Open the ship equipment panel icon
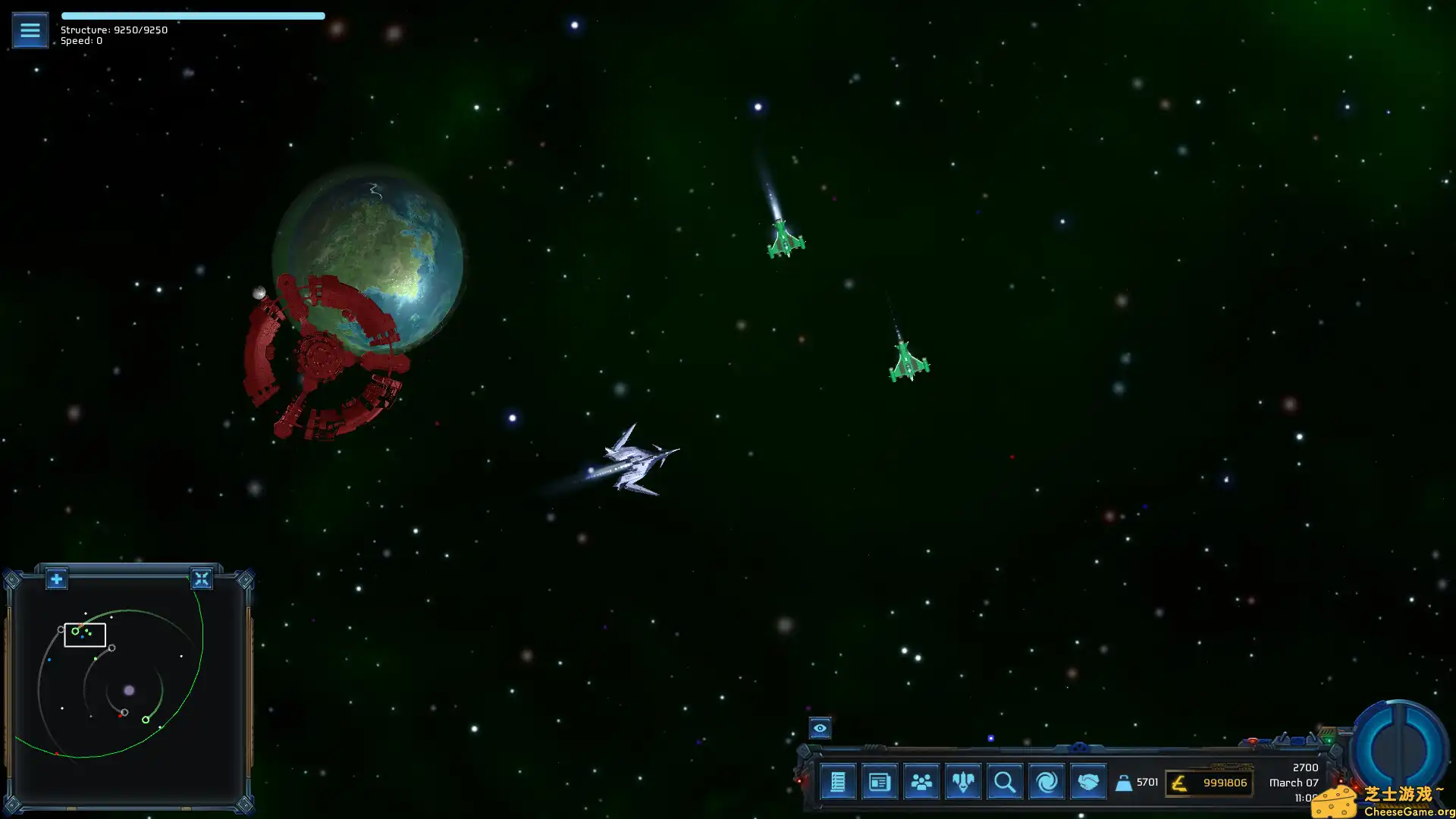The image size is (1456, 819). point(962,782)
